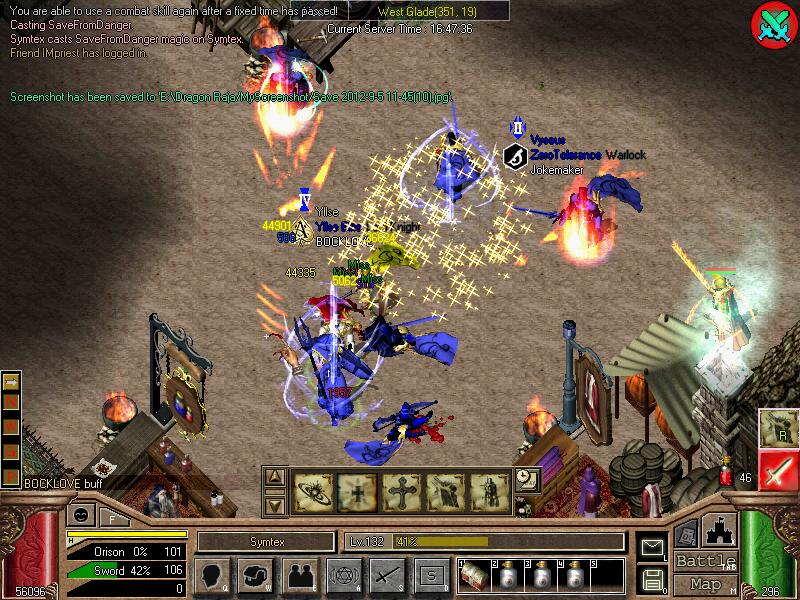Toggle the Battle mode button
The height and width of the screenshot is (600, 800).
706,561
